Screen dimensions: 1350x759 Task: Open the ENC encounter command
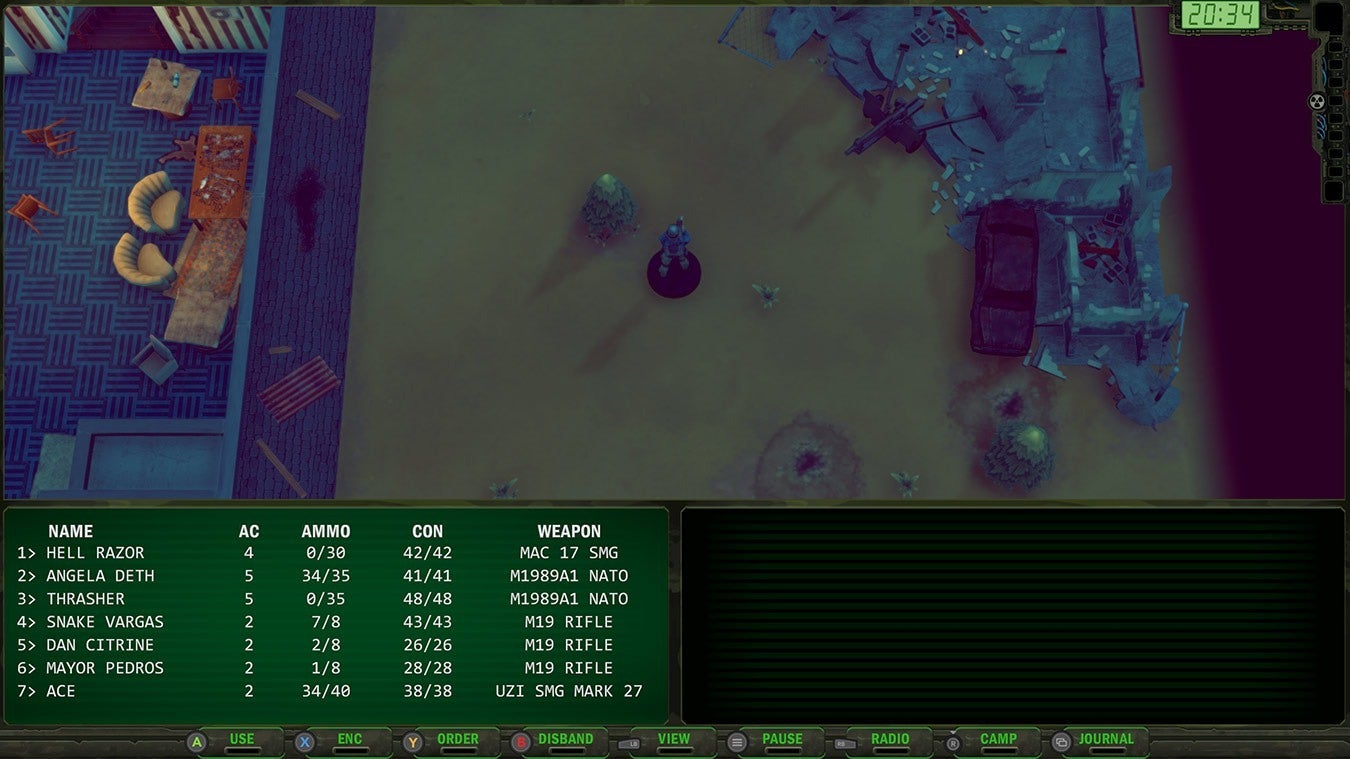[x=349, y=740]
